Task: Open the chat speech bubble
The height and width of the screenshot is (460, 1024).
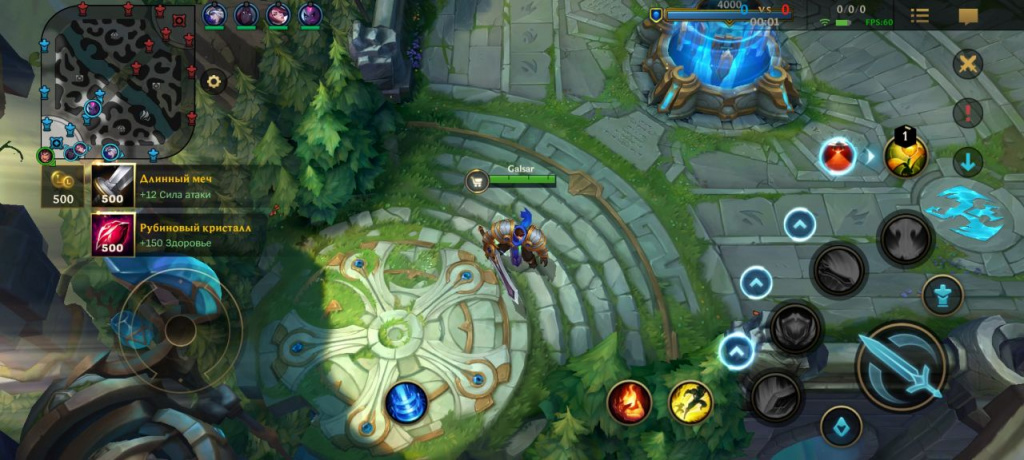Action: (x=968, y=15)
